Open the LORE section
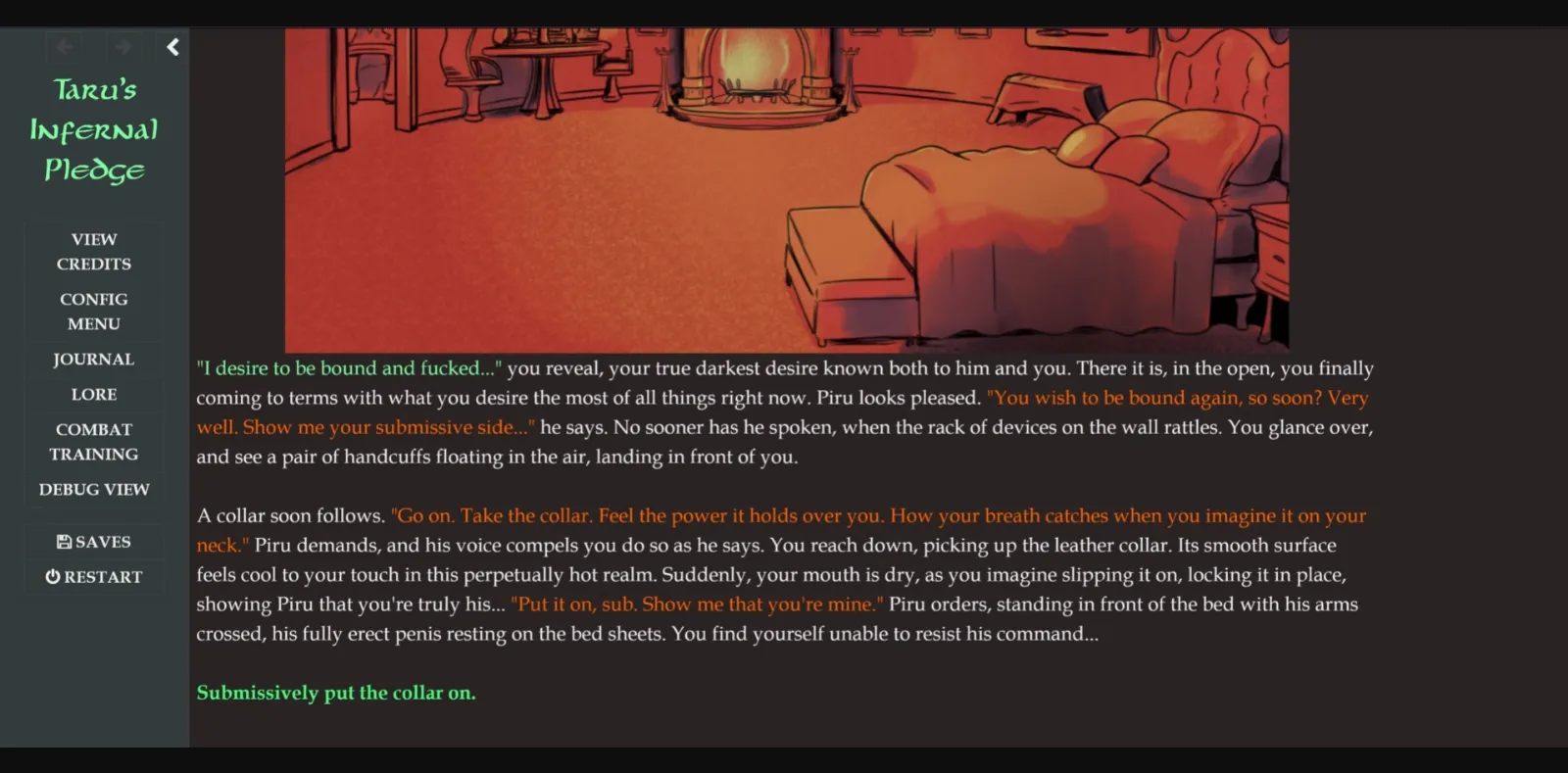This screenshot has height=773, width=1568. click(93, 394)
